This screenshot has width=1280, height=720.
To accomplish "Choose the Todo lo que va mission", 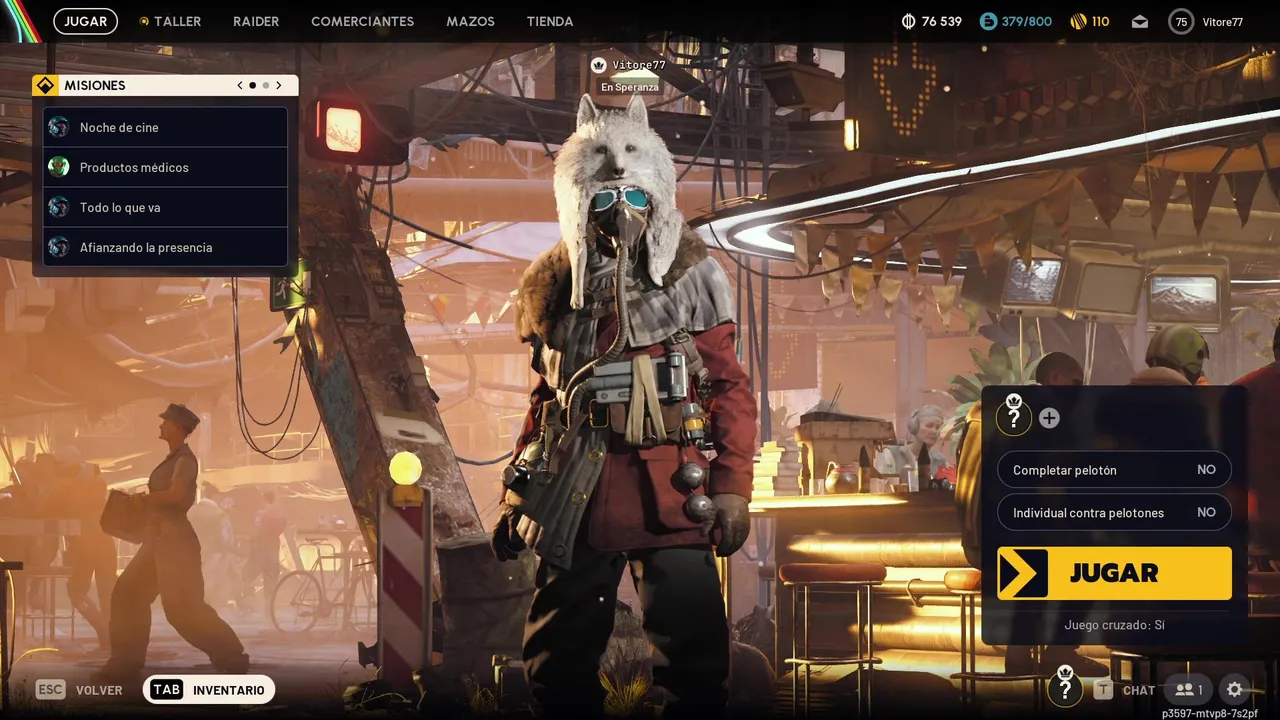I will [x=166, y=207].
